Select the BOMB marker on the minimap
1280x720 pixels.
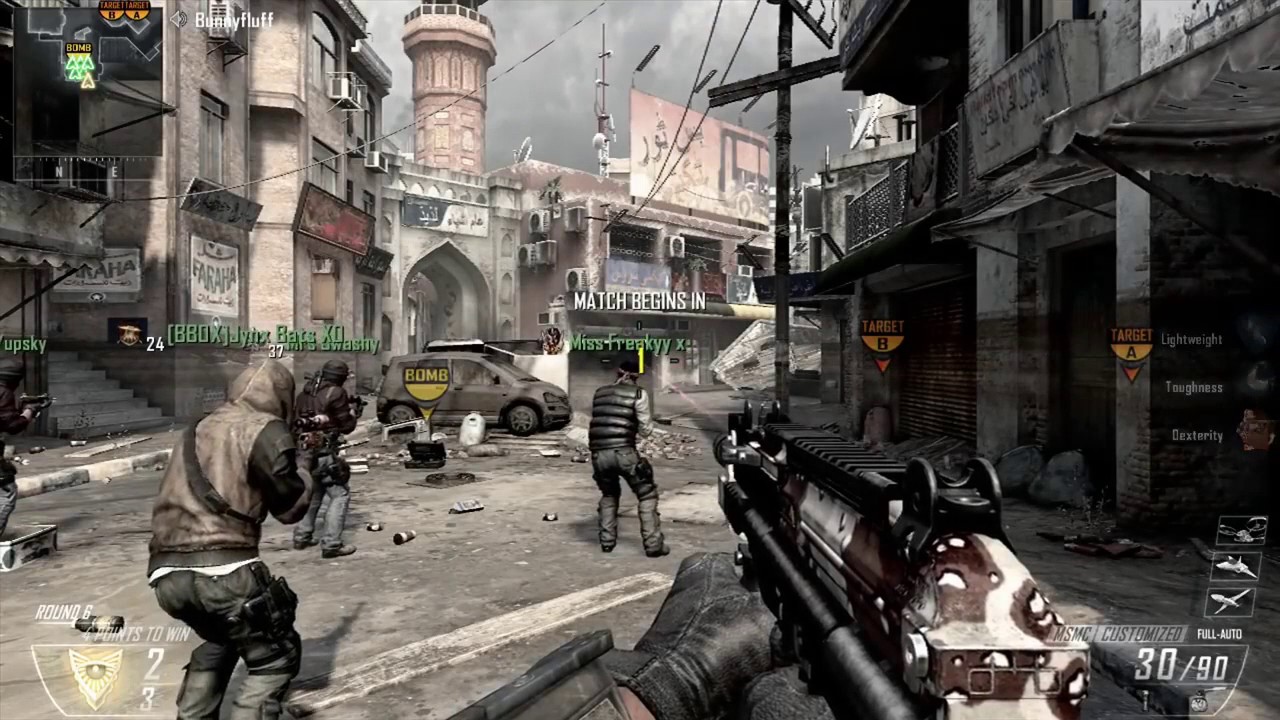coord(79,48)
